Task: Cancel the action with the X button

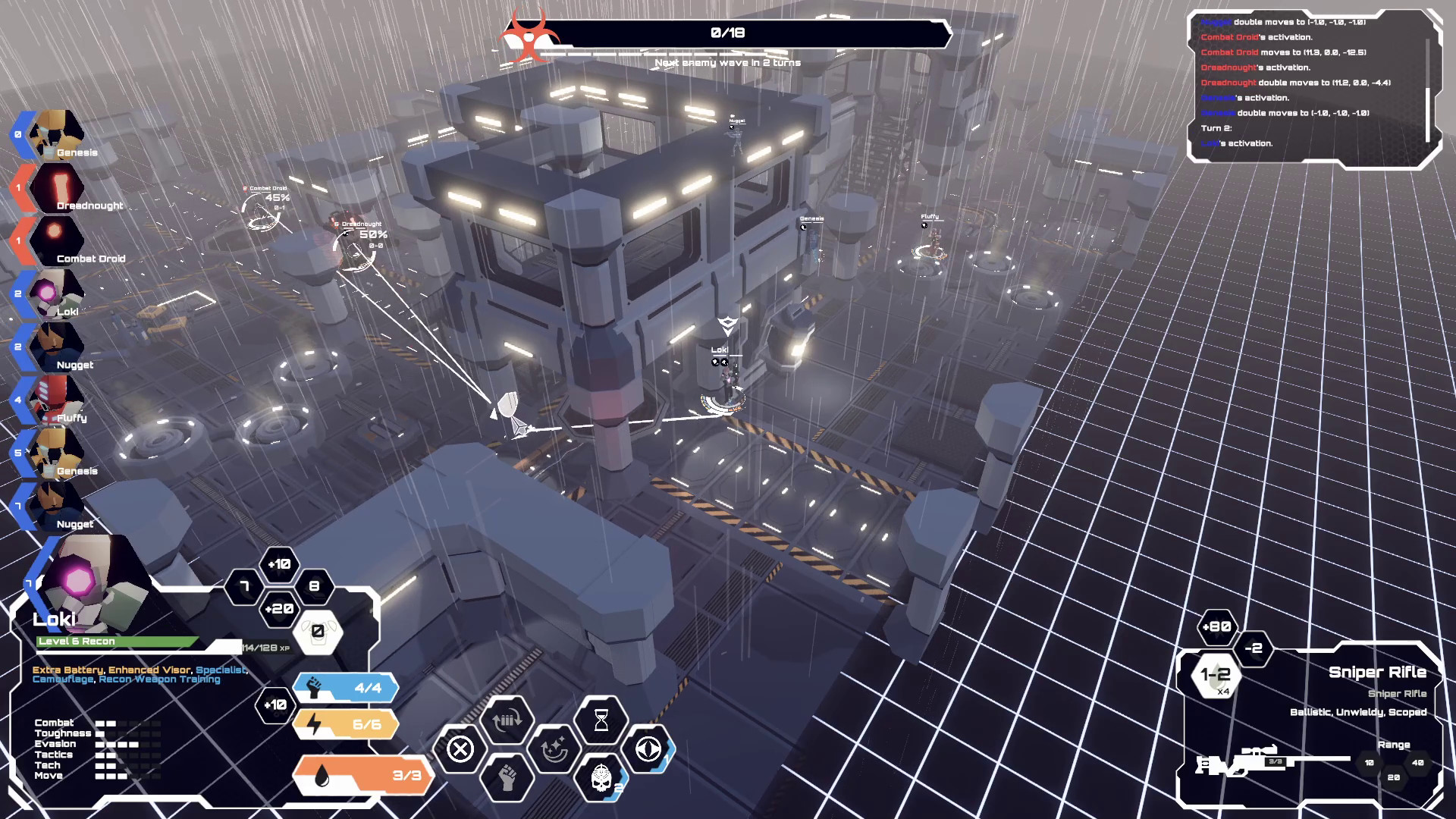Action: (460, 749)
